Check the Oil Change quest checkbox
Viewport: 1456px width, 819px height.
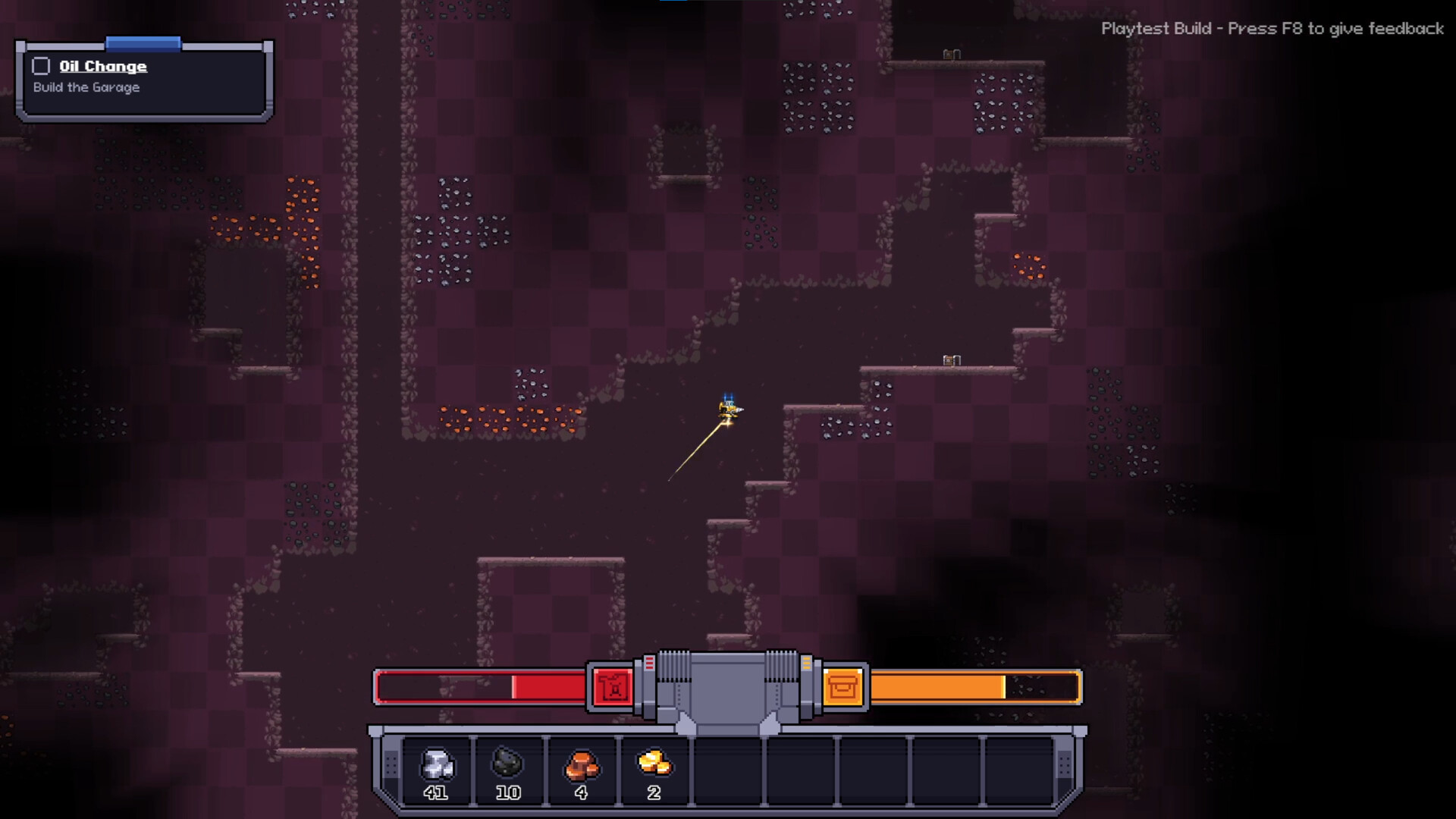pyautogui.click(x=41, y=65)
